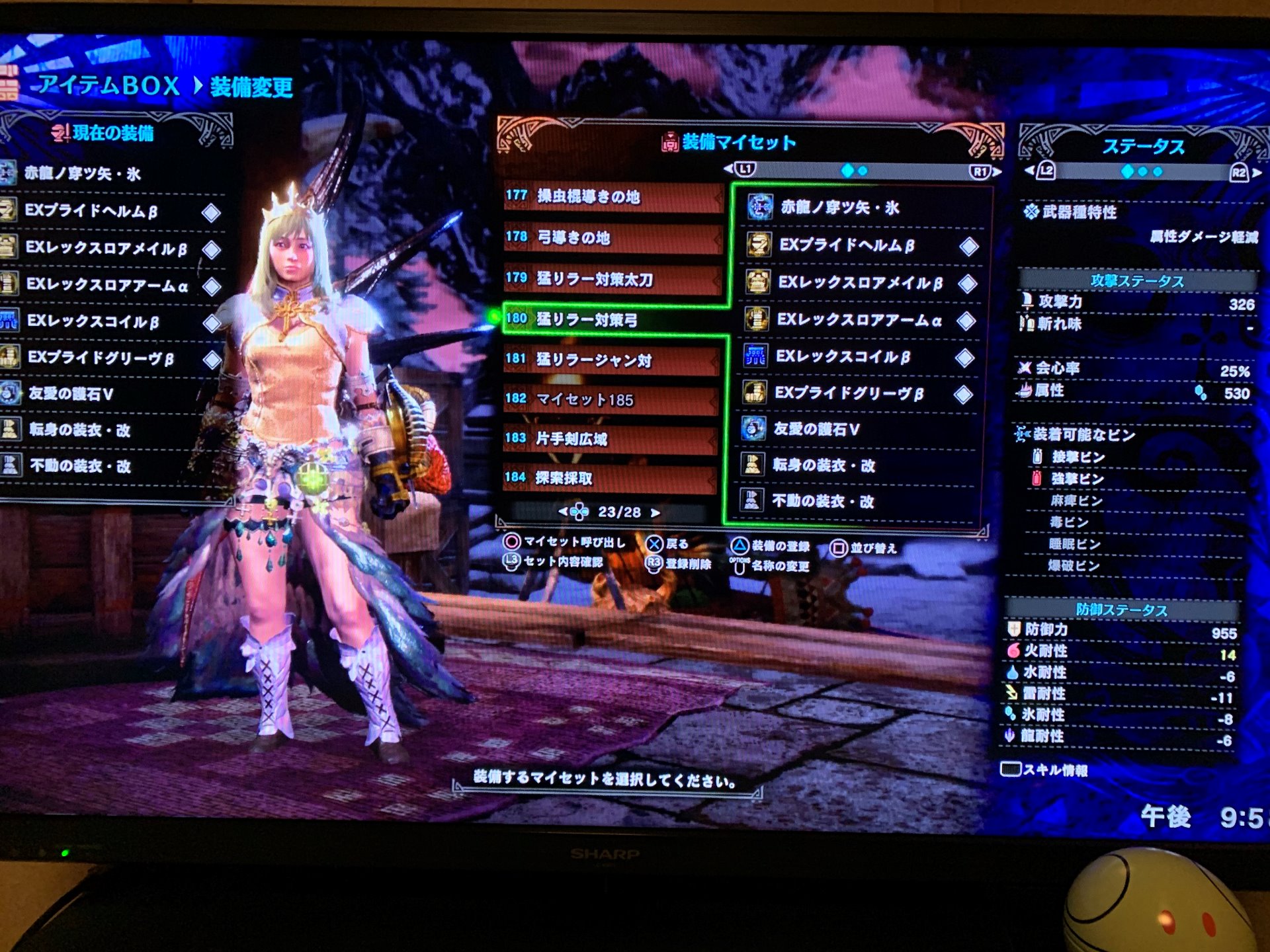
Task: Open loadout 184 探索採取
Action: click(x=612, y=478)
